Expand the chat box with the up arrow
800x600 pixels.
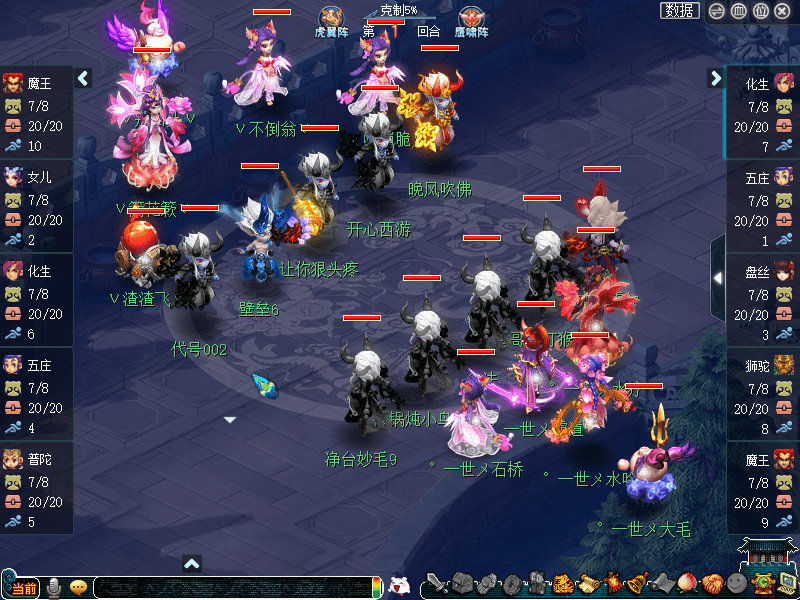193,563
